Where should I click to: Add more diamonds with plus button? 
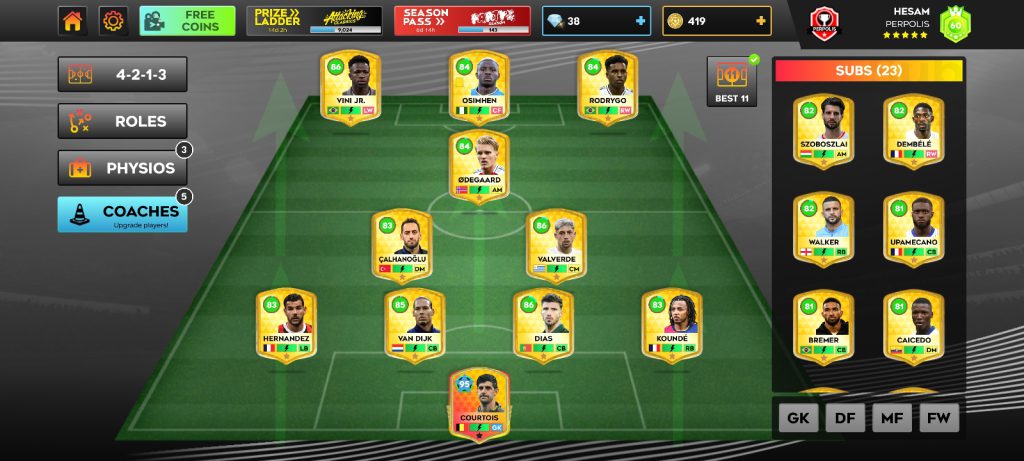pos(640,21)
